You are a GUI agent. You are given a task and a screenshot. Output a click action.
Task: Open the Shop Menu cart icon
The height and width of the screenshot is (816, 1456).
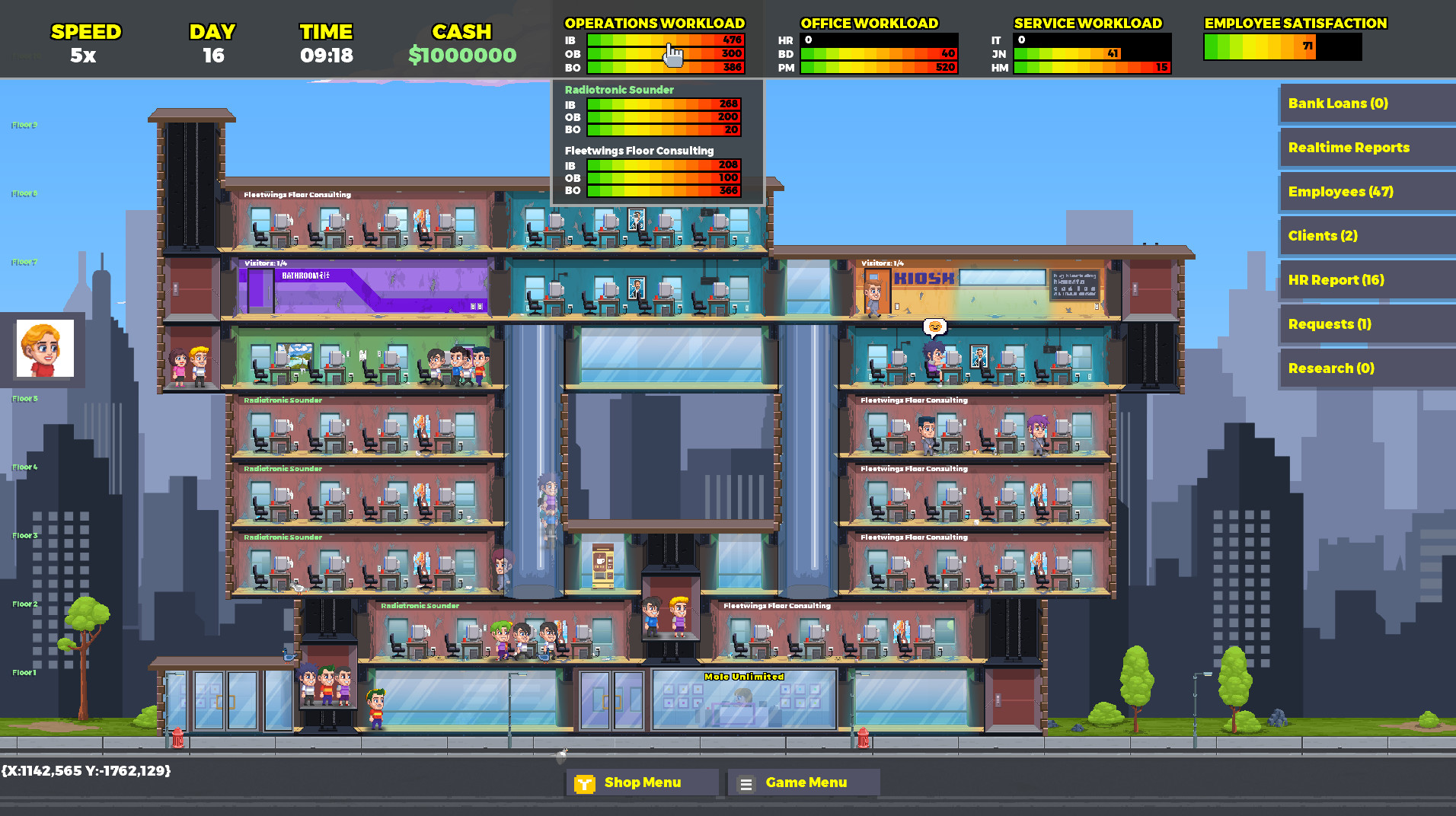(583, 782)
